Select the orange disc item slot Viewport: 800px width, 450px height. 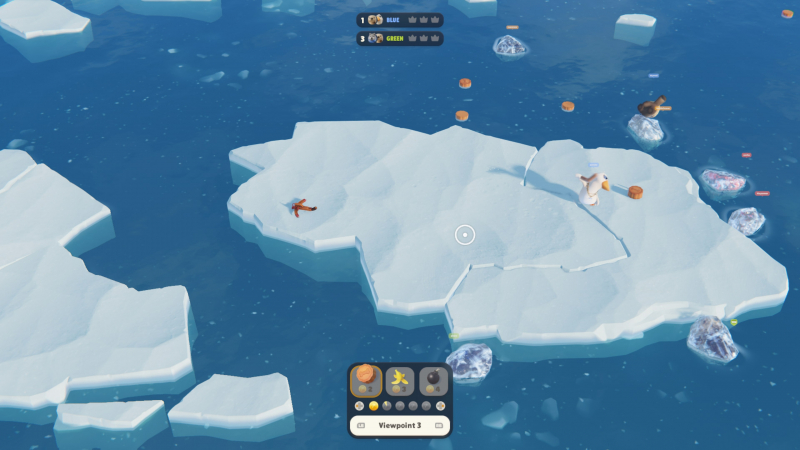coord(366,381)
